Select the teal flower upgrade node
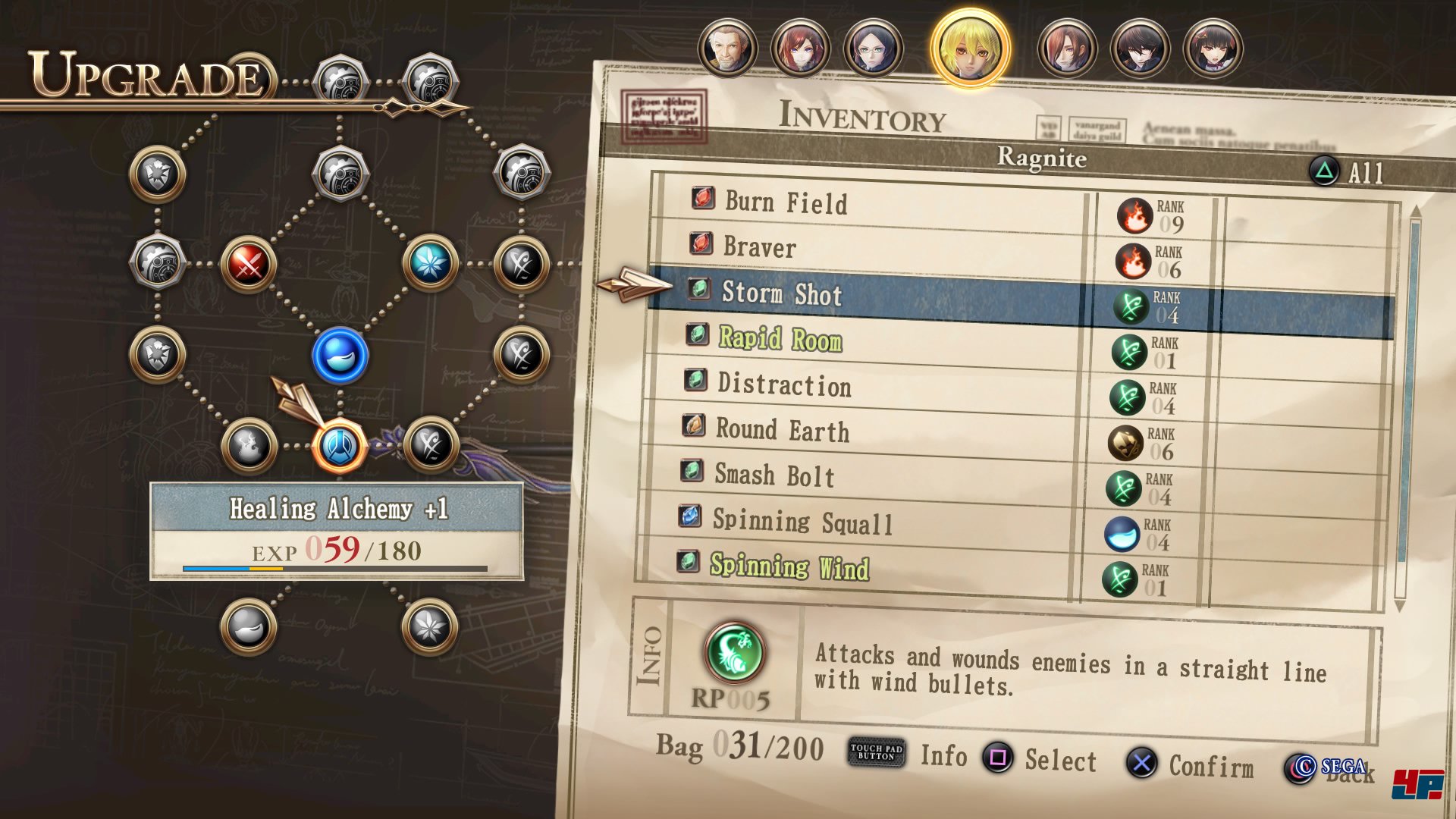 430,263
